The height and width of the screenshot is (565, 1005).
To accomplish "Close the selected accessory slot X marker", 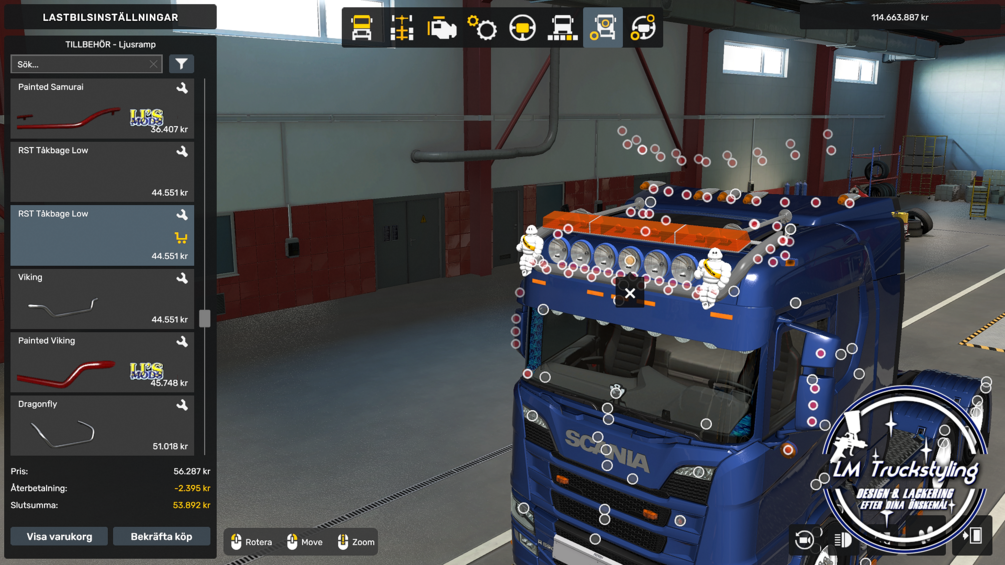I will point(630,293).
